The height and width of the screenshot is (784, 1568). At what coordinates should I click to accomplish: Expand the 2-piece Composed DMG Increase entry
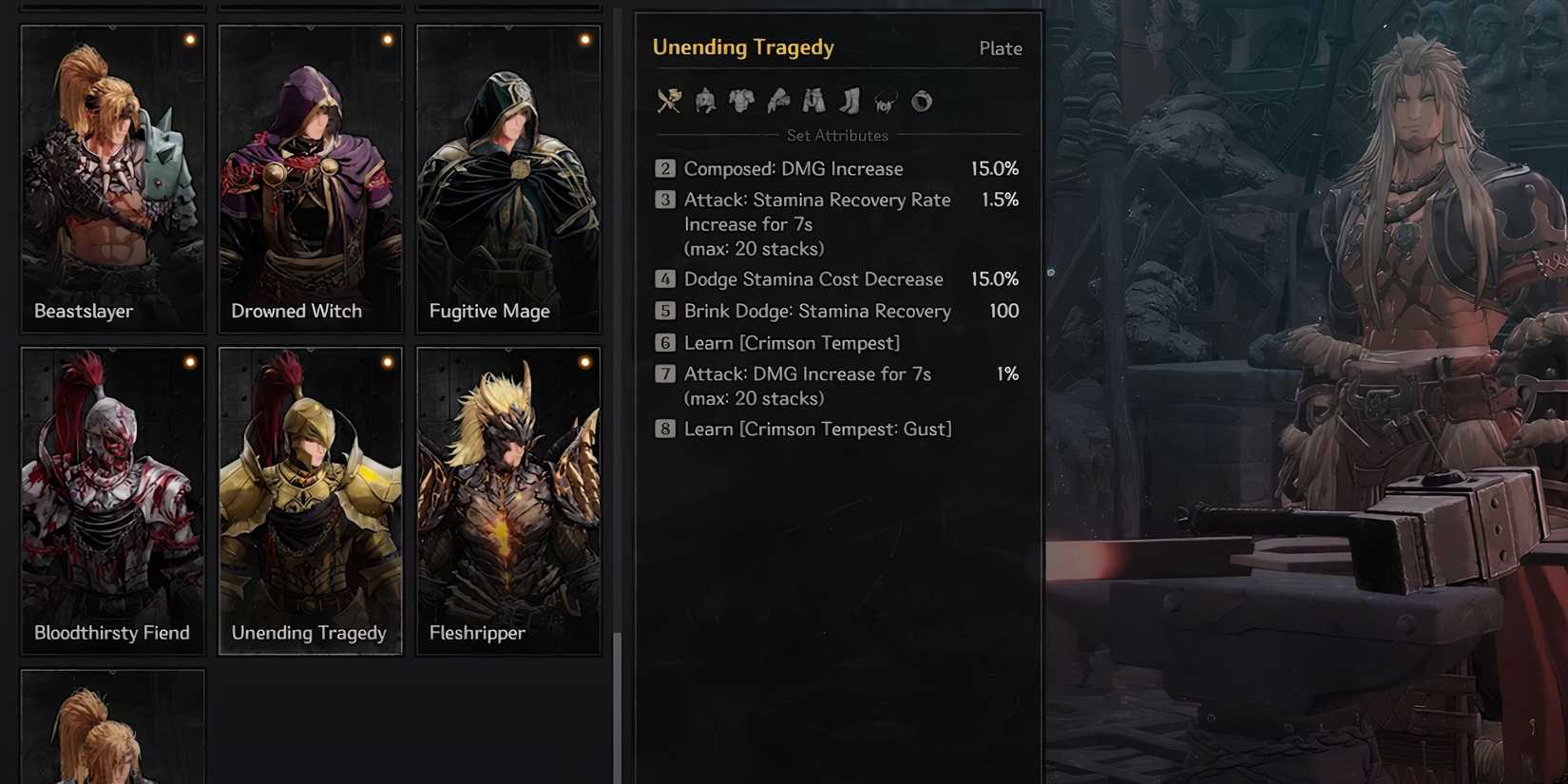[836, 168]
